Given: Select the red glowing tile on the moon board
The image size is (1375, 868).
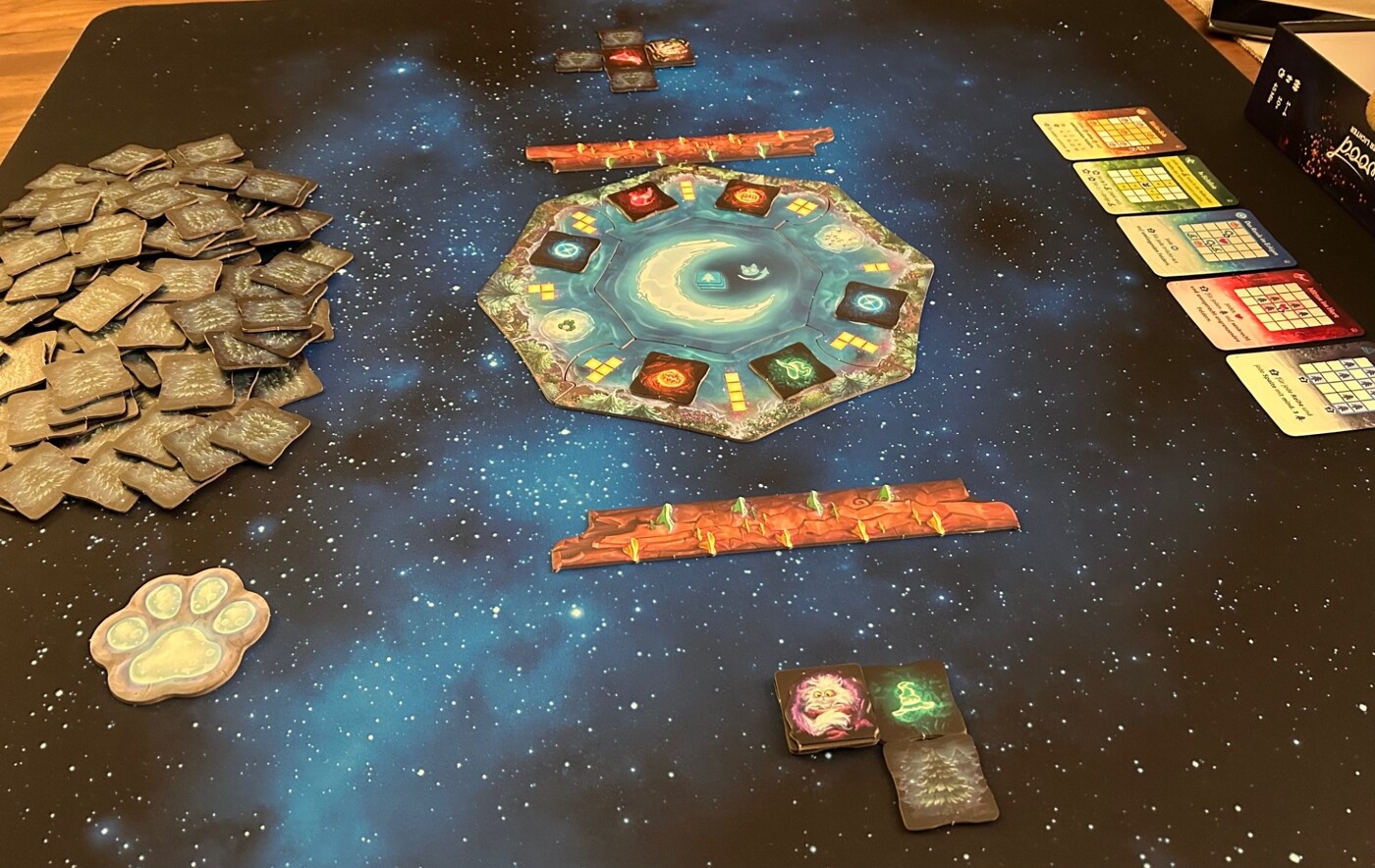Looking at the screenshot, I should pyautogui.click(x=642, y=200).
